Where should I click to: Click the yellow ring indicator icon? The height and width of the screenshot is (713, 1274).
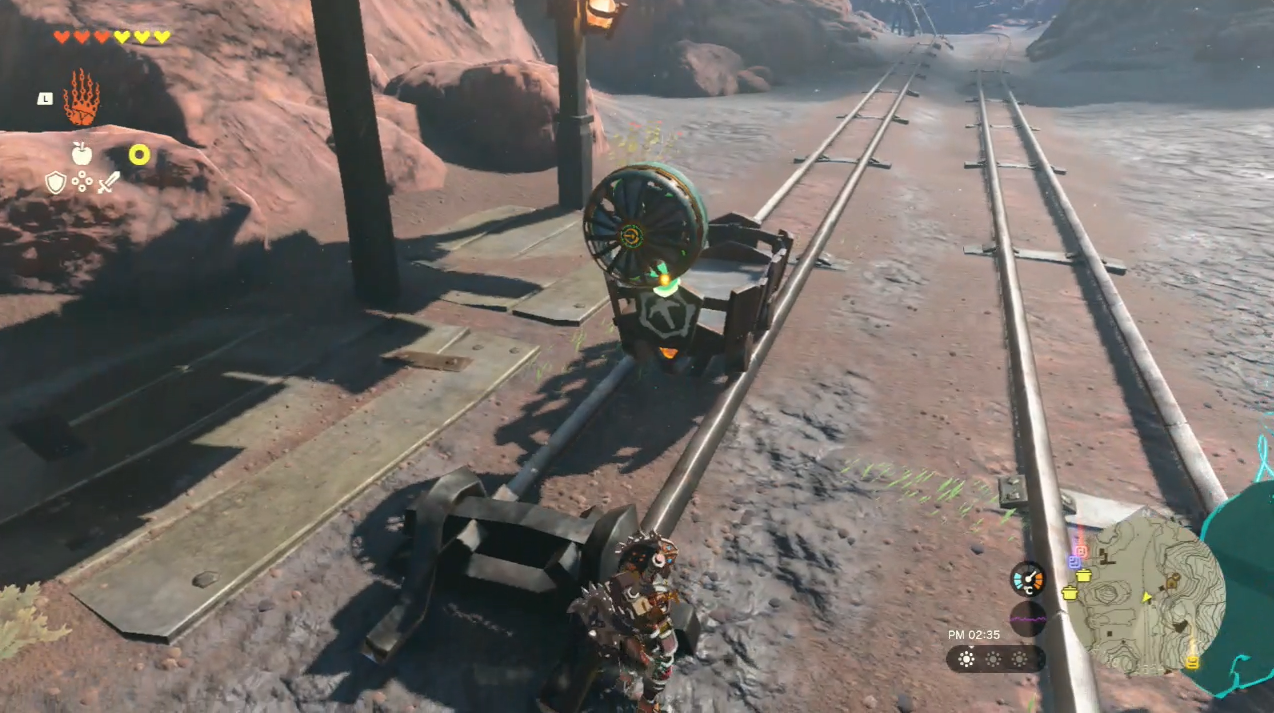(139, 154)
